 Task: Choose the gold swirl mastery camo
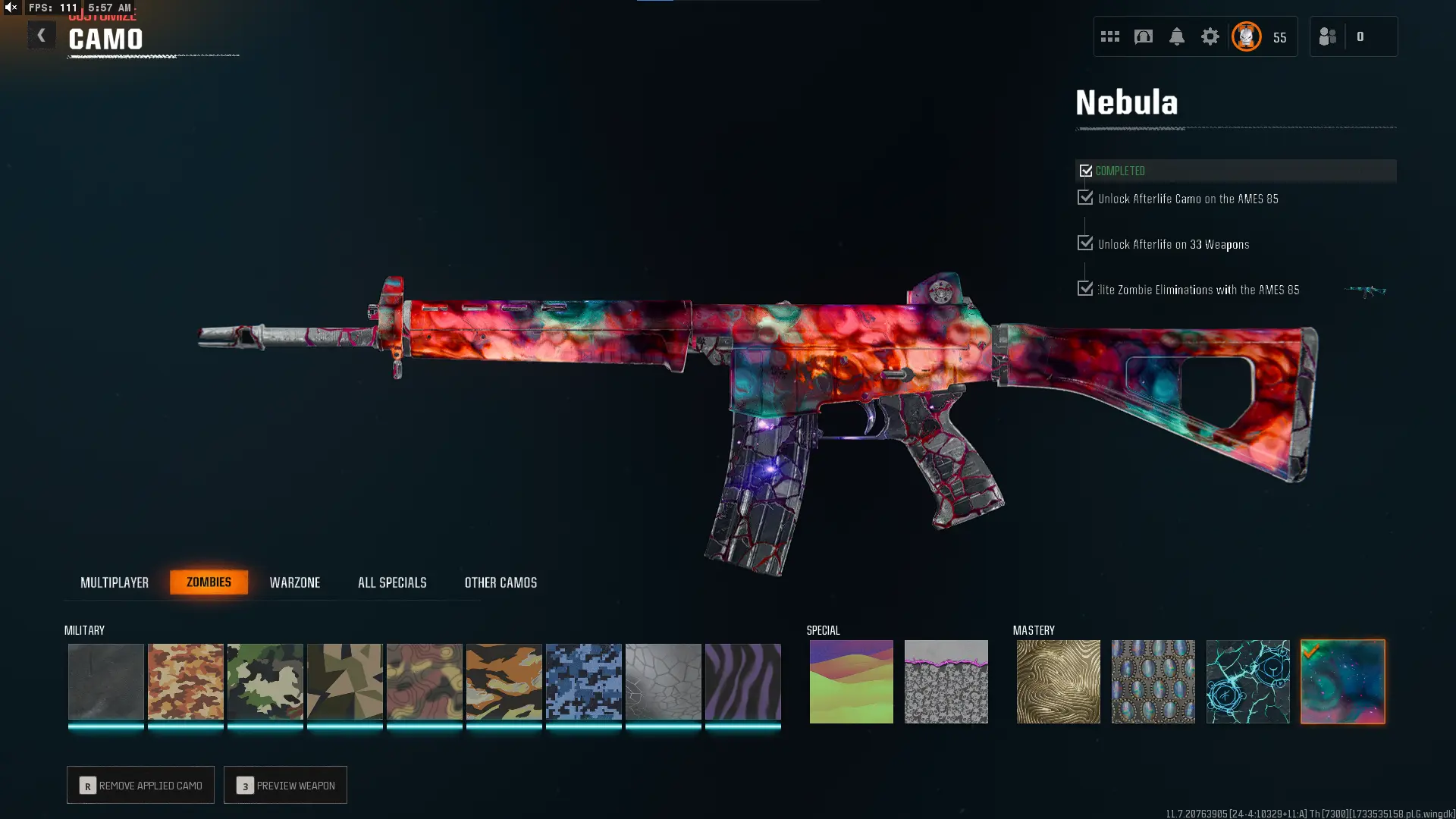click(x=1058, y=681)
